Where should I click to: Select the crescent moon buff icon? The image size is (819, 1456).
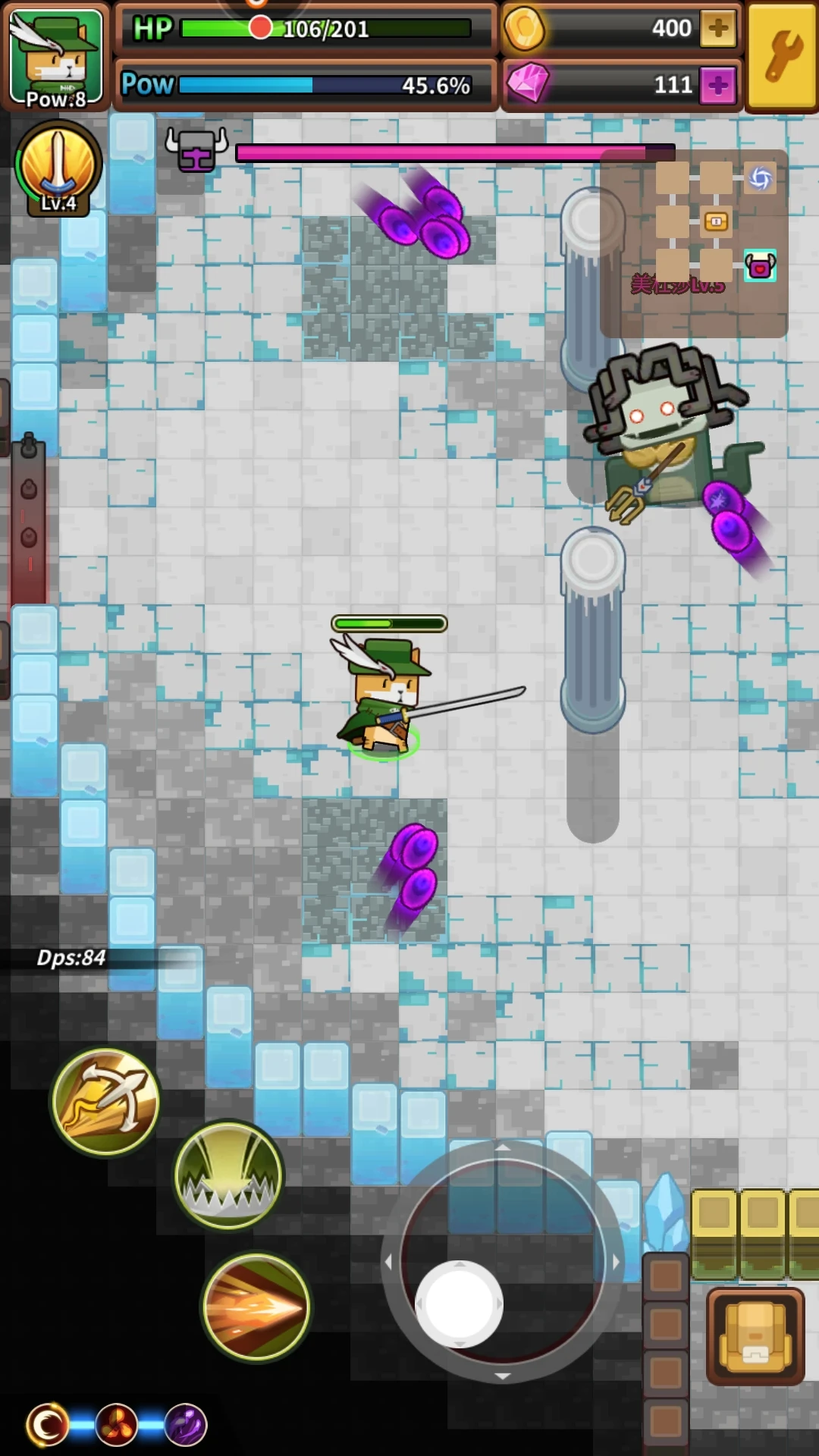click(47, 1425)
